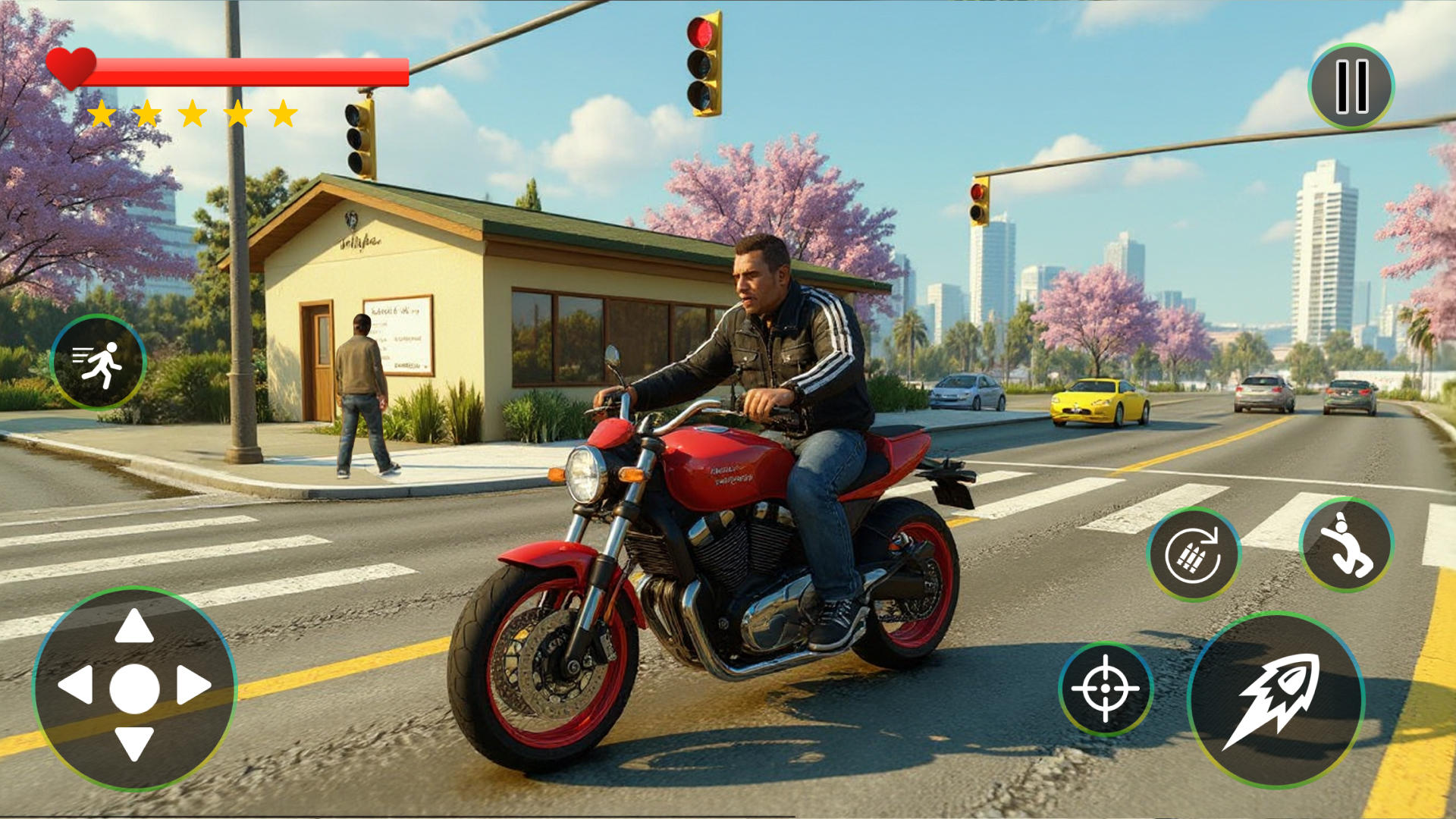Reload ammo with the bullets button
1456x819 pixels.
tap(1194, 554)
